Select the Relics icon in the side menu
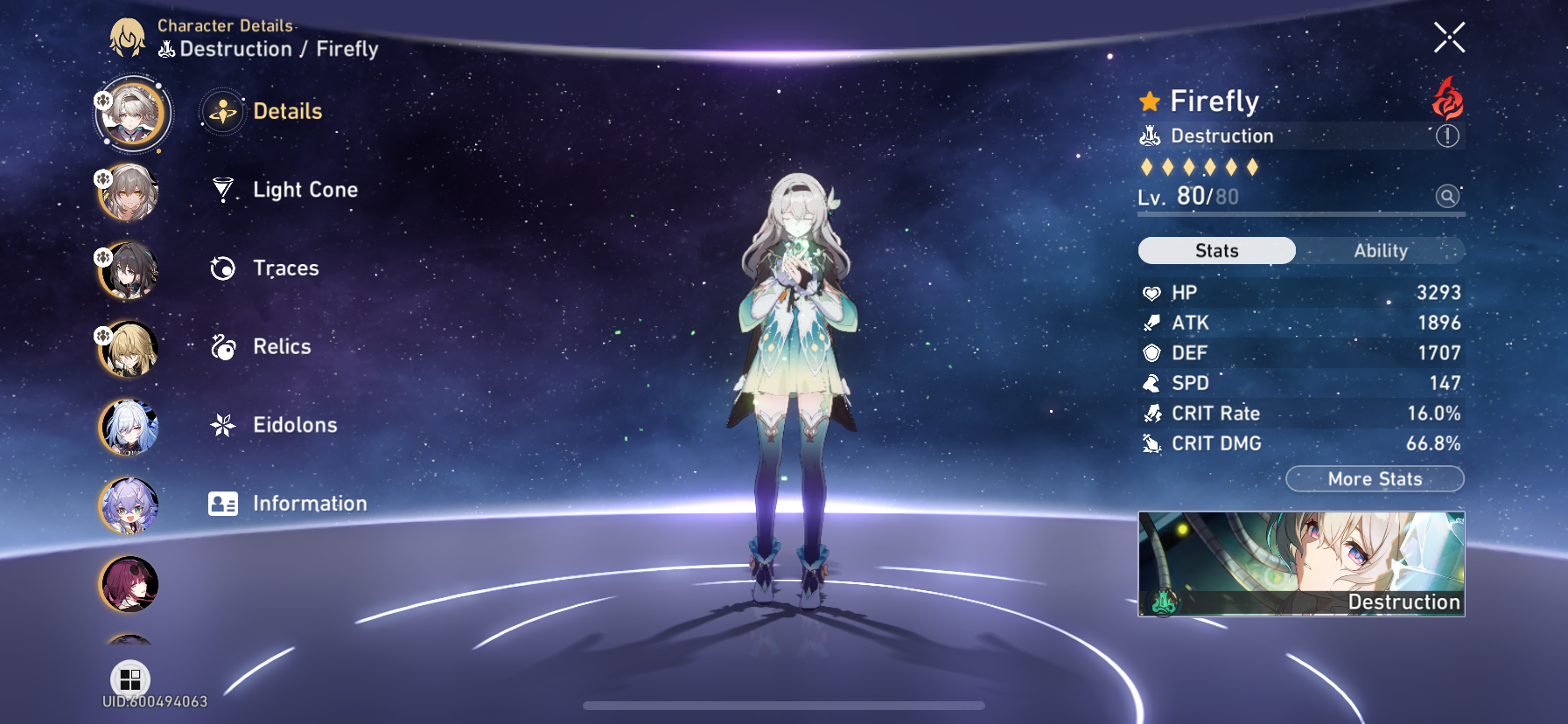Image resolution: width=1568 pixels, height=724 pixels. (223, 346)
